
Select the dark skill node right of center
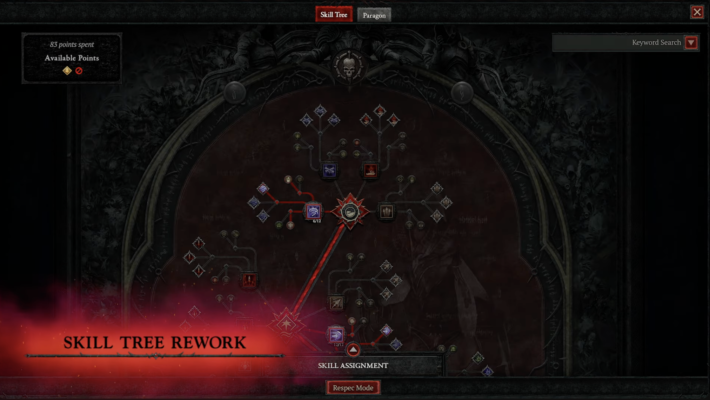(x=386, y=211)
